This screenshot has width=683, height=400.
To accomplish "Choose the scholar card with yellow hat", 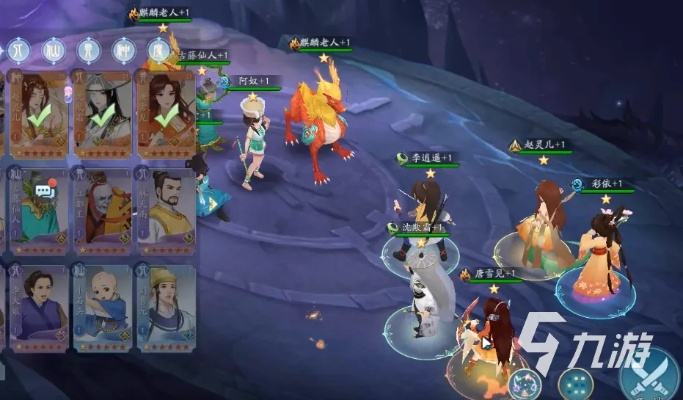I will pos(165,305).
